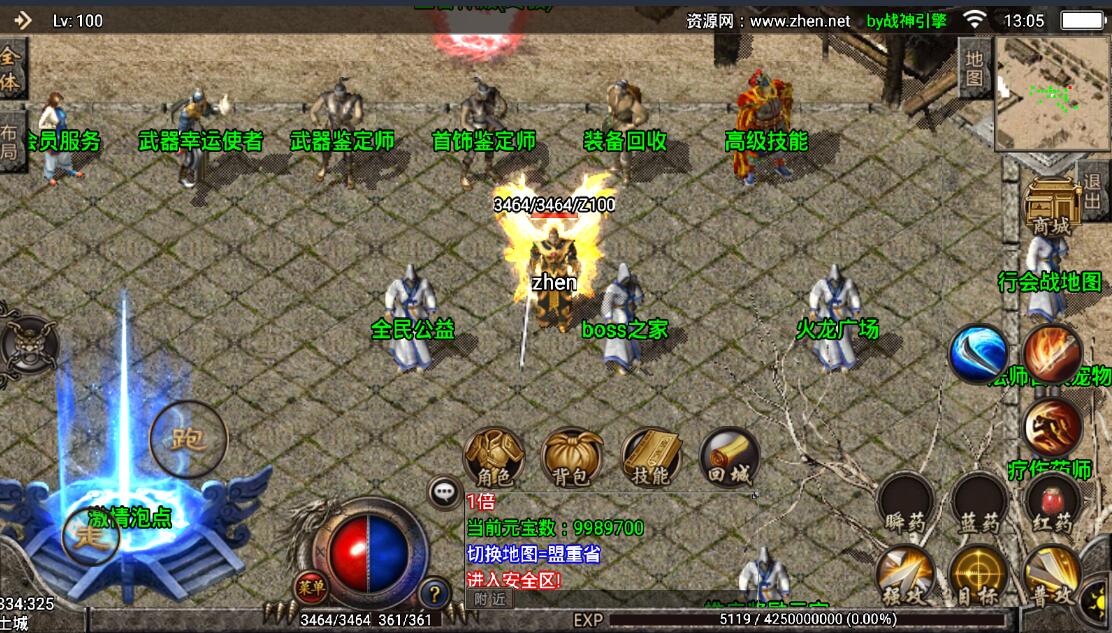This screenshot has height=633, width=1112.
Task: Switch to 跑 run movement mode
Action: (188, 439)
